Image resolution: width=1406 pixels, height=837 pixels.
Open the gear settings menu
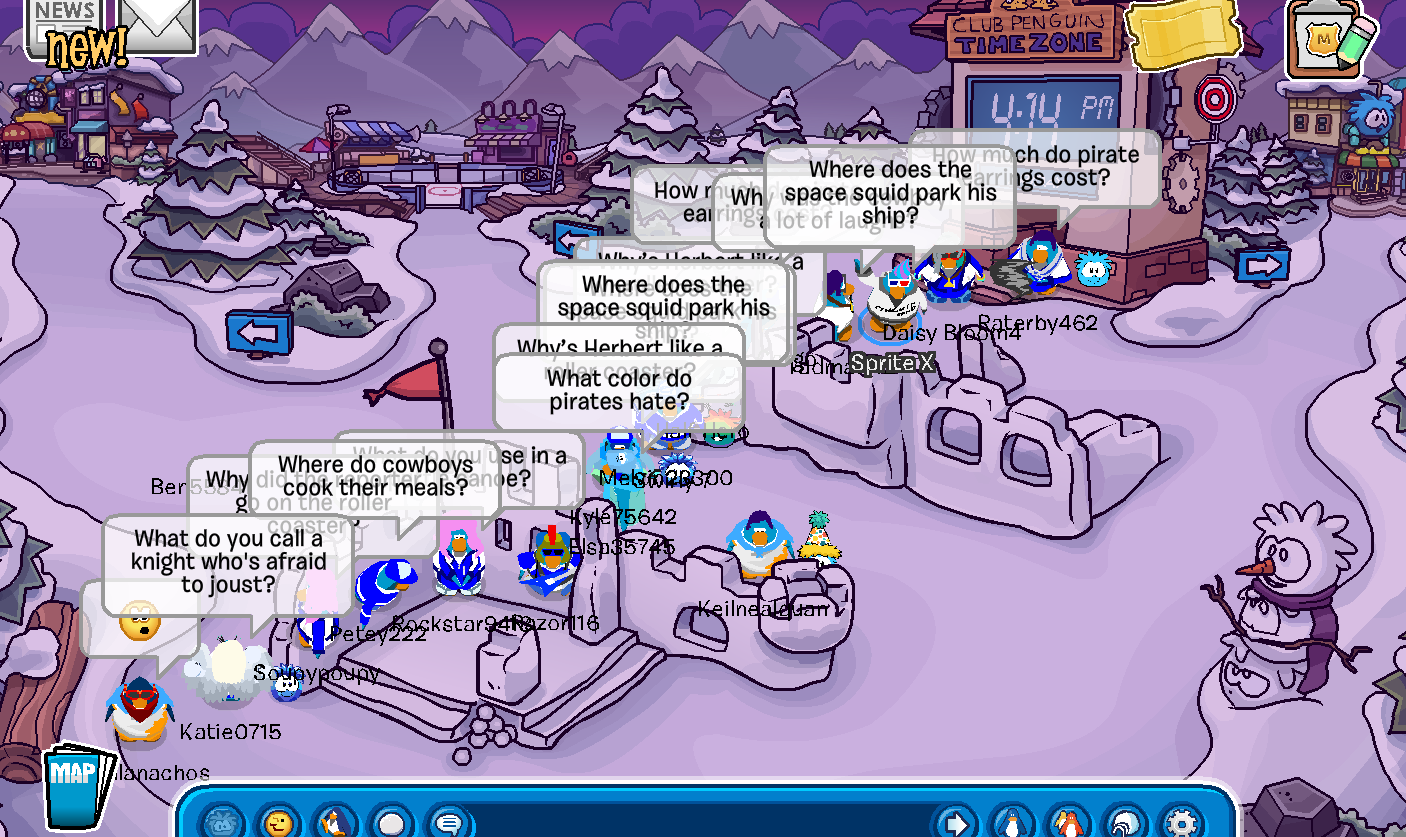pos(1182,823)
